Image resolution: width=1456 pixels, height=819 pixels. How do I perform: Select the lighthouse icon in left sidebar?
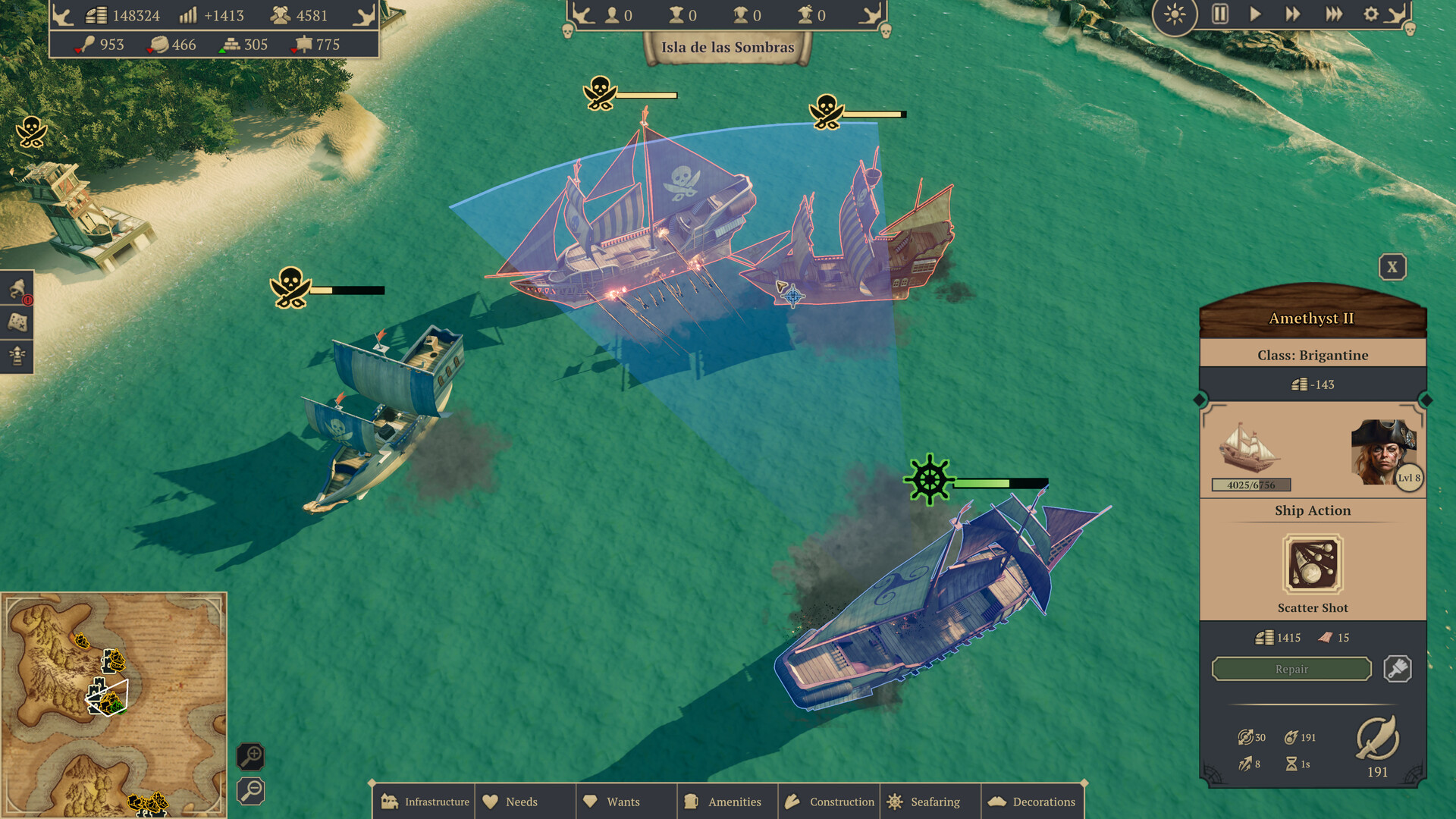[x=17, y=355]
